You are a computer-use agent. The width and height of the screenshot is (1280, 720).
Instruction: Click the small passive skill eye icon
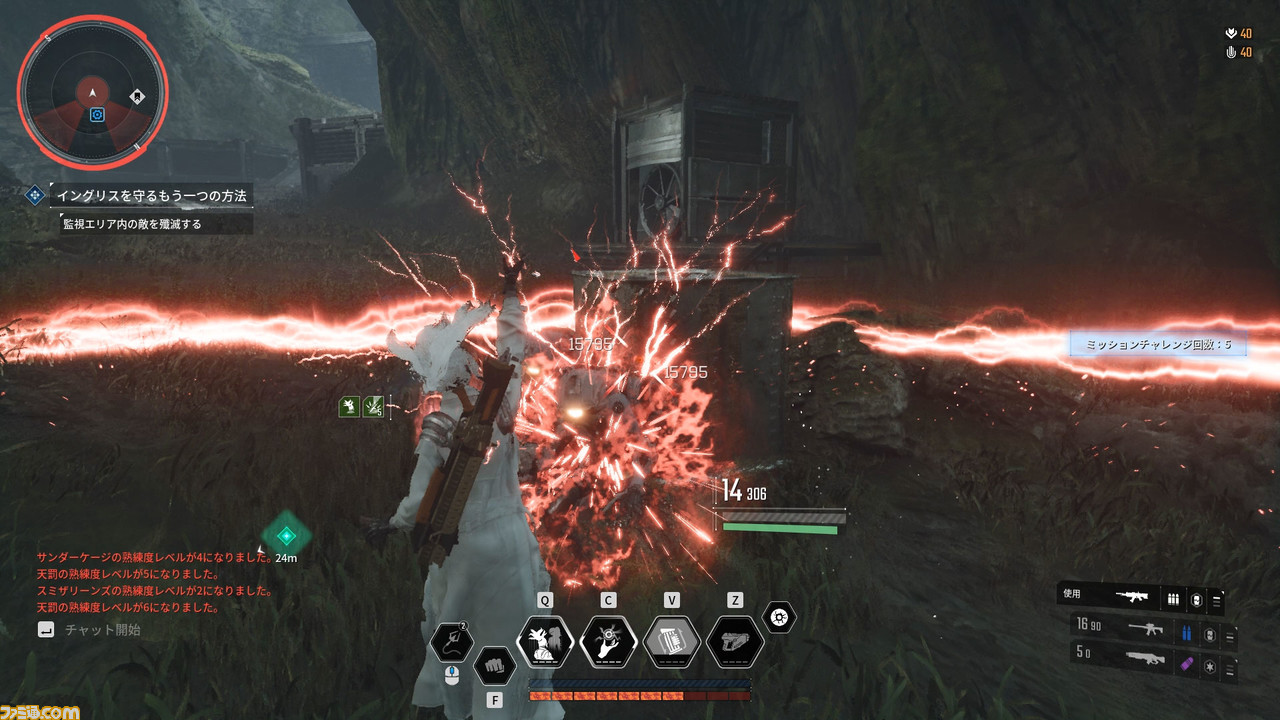[779, 616]
